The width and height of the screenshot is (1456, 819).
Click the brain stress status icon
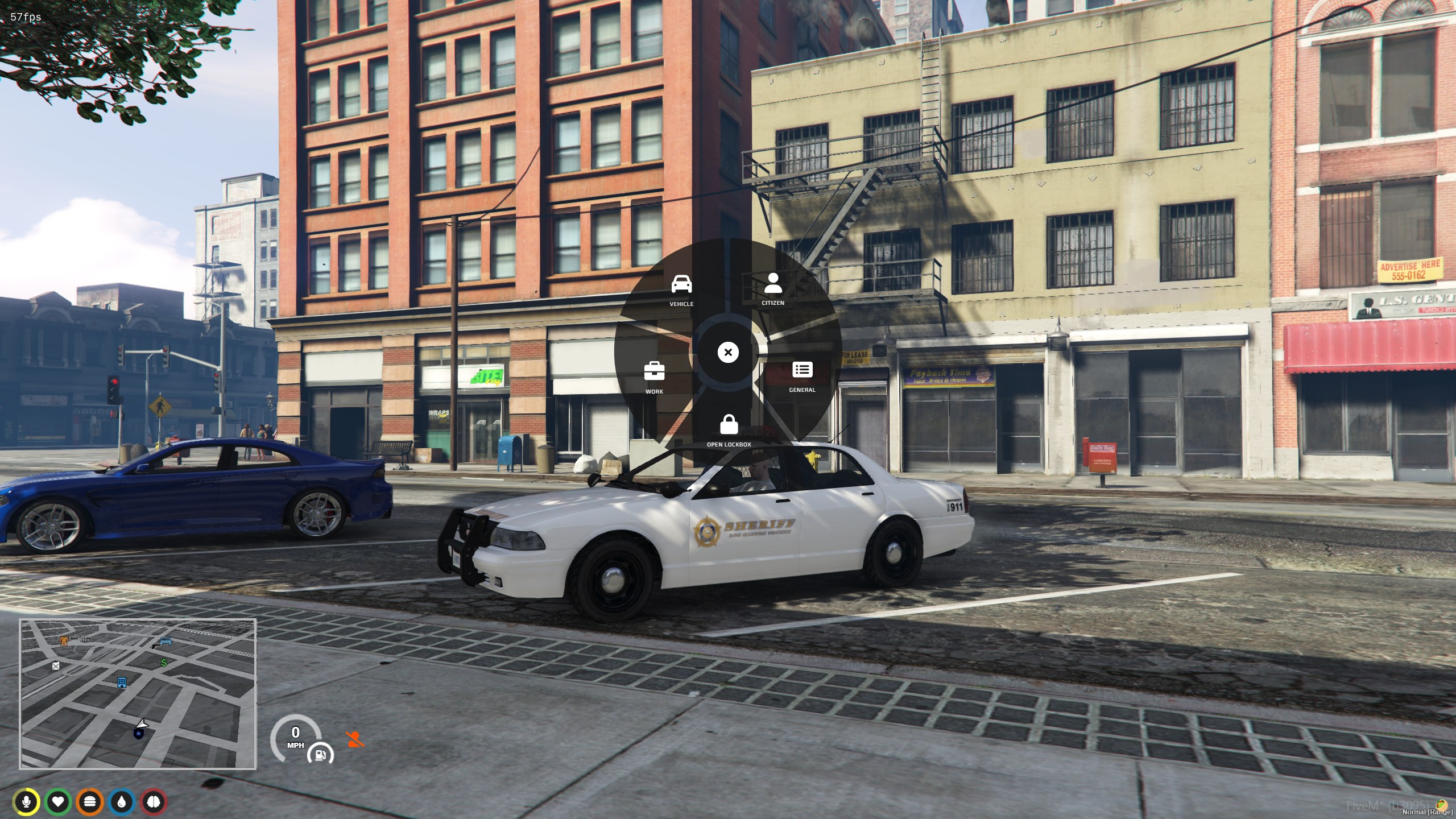pos(154,803)
